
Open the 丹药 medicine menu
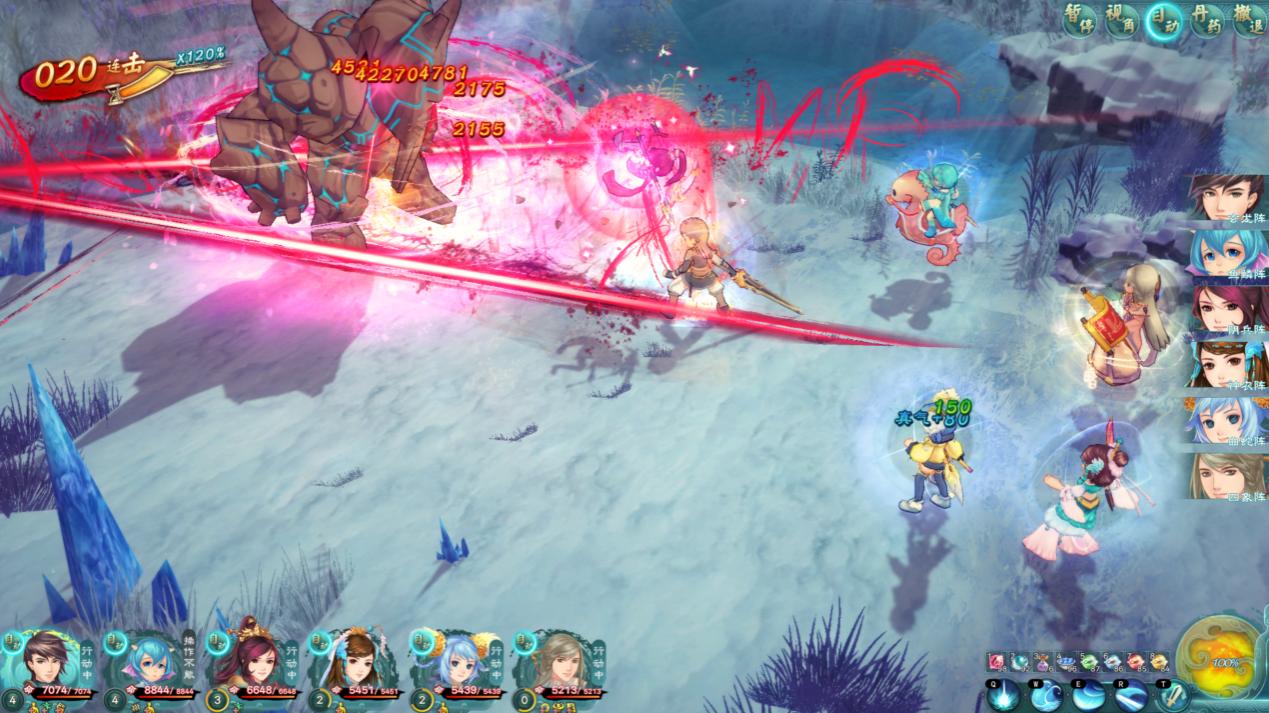tap(1206, 20)
